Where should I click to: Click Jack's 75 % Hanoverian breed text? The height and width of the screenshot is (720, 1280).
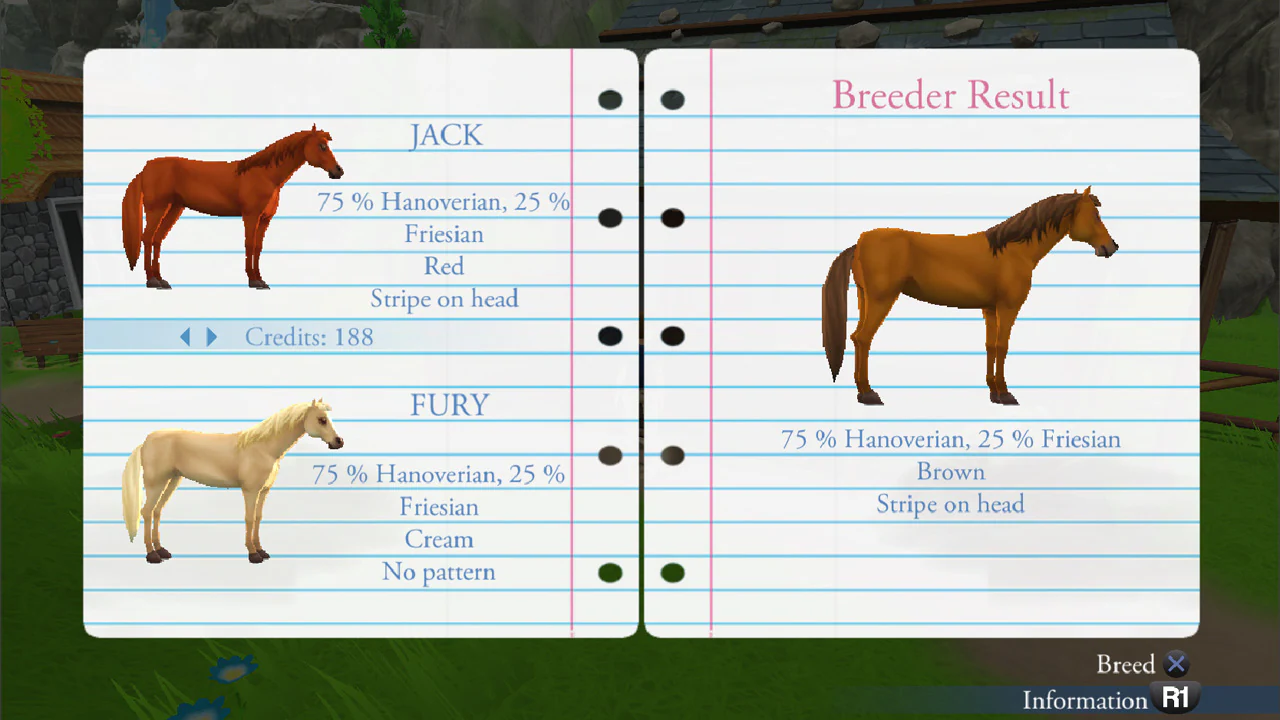[x=443, y=202]
